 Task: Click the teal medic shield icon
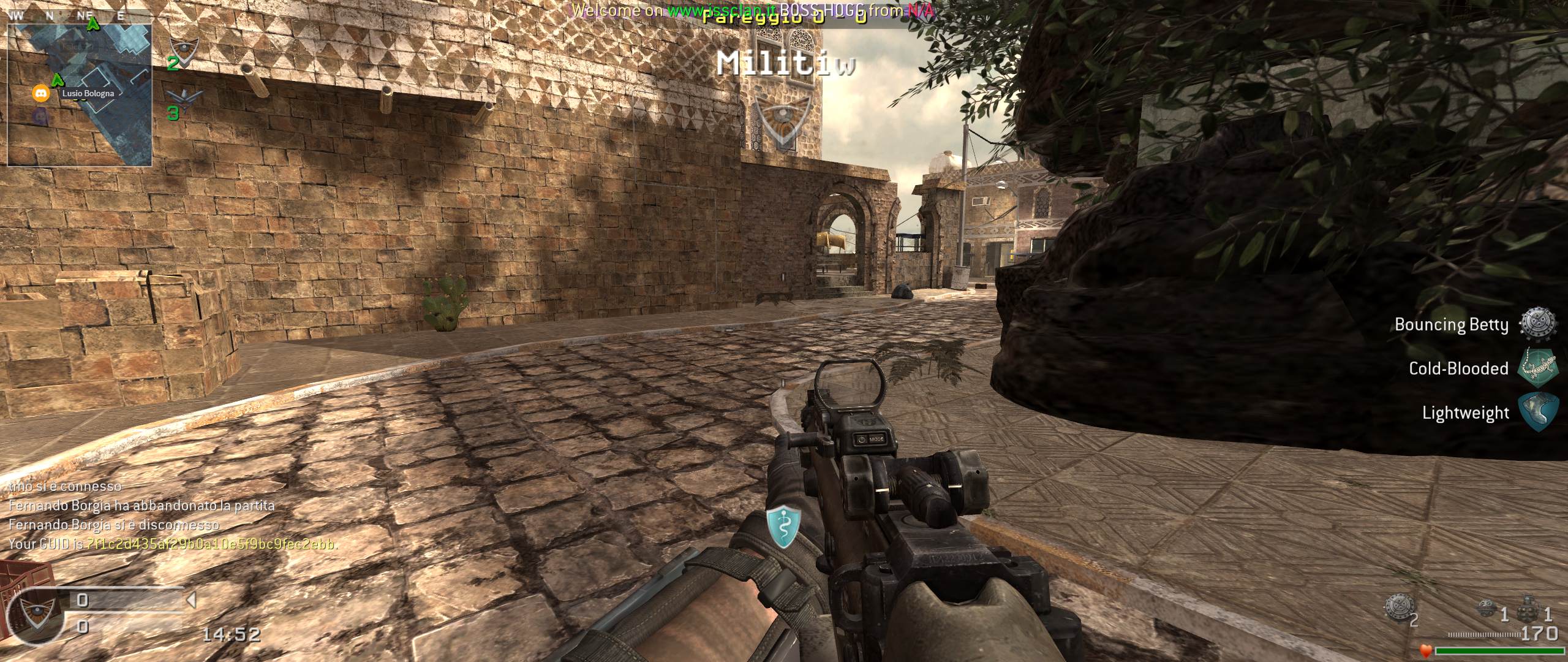click(784, 528)
